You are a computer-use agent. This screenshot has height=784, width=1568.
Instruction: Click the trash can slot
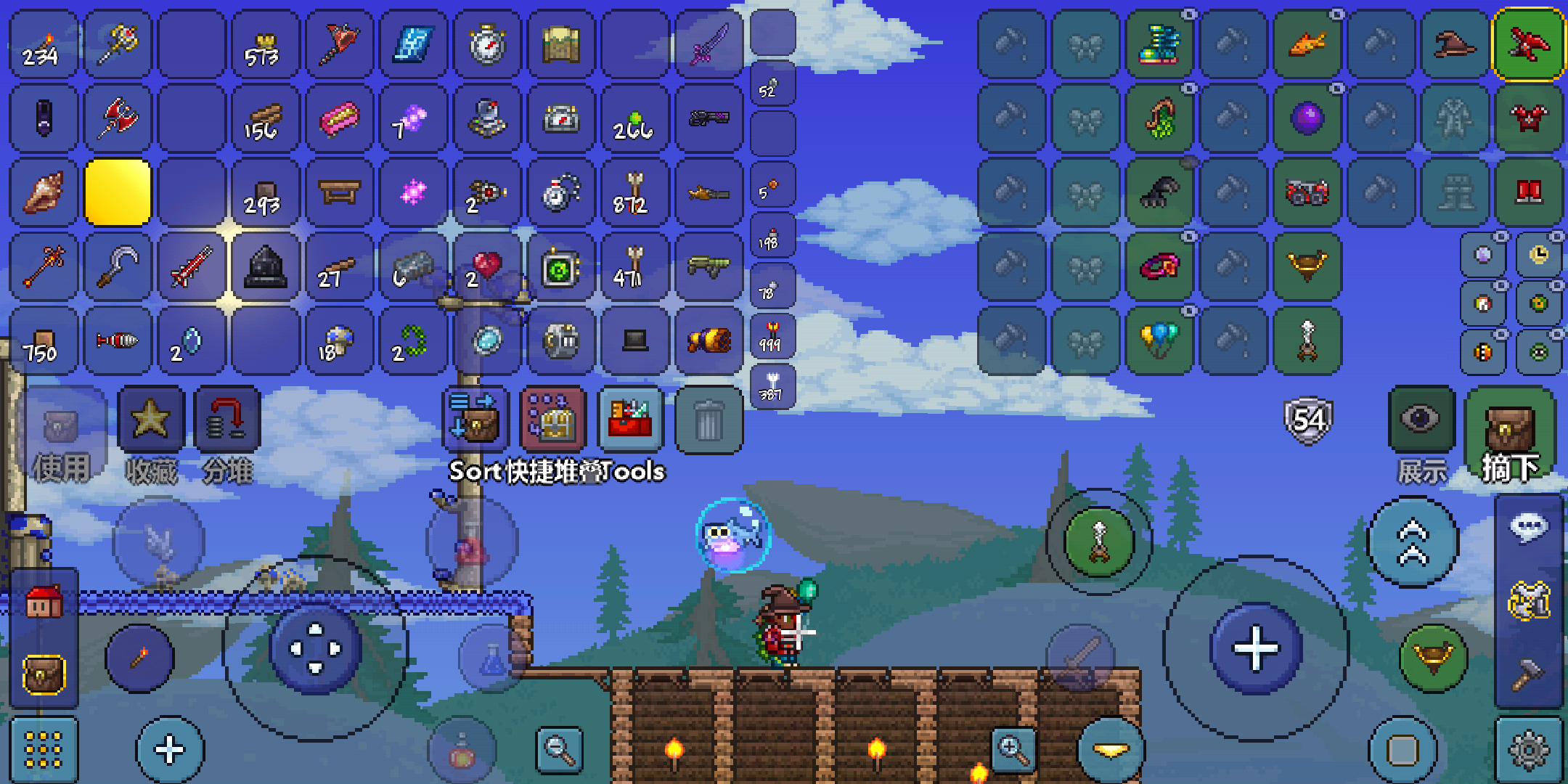click(709, 420)
